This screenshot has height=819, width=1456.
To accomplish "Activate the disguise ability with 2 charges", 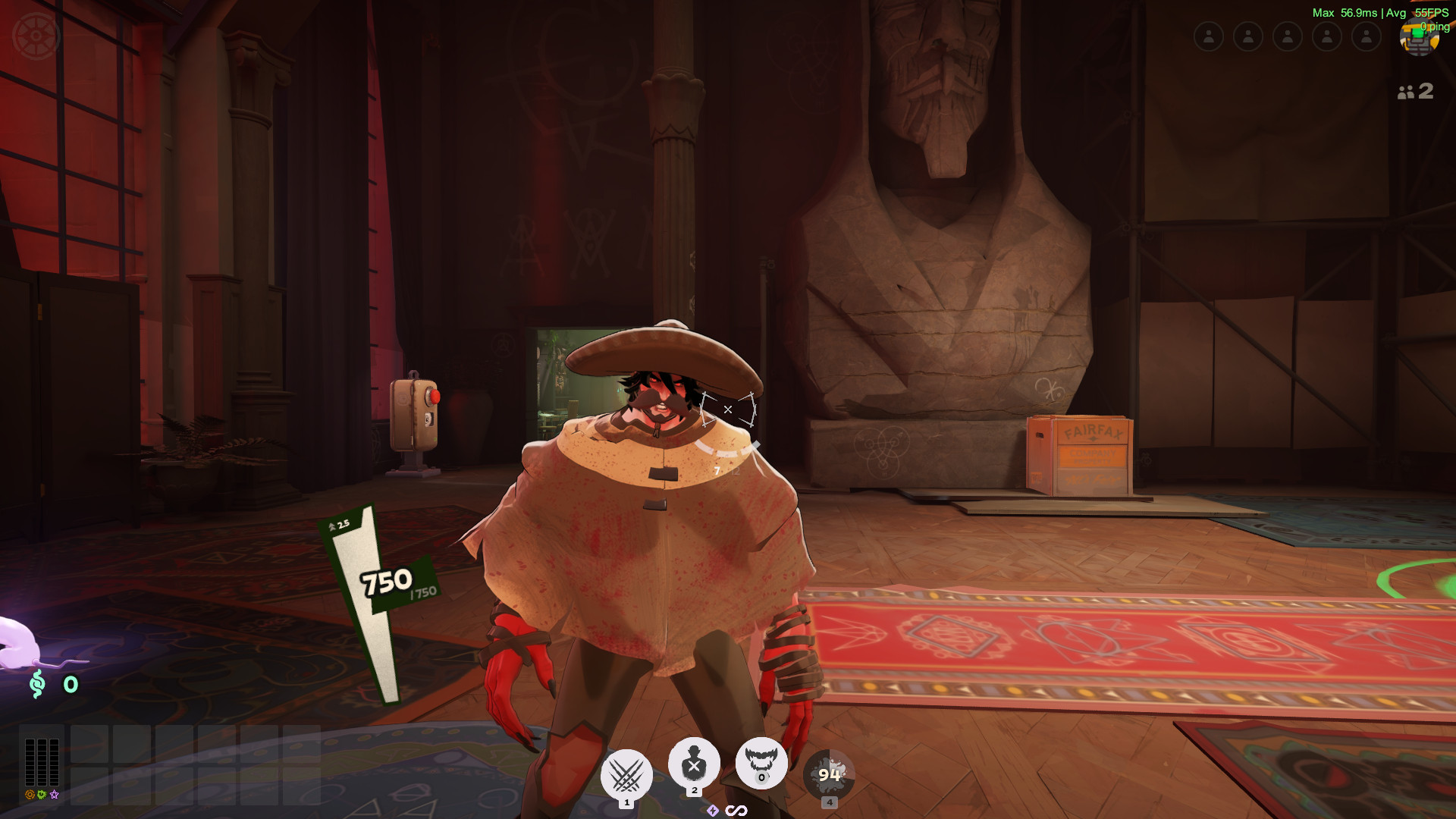I will [693, 764].
